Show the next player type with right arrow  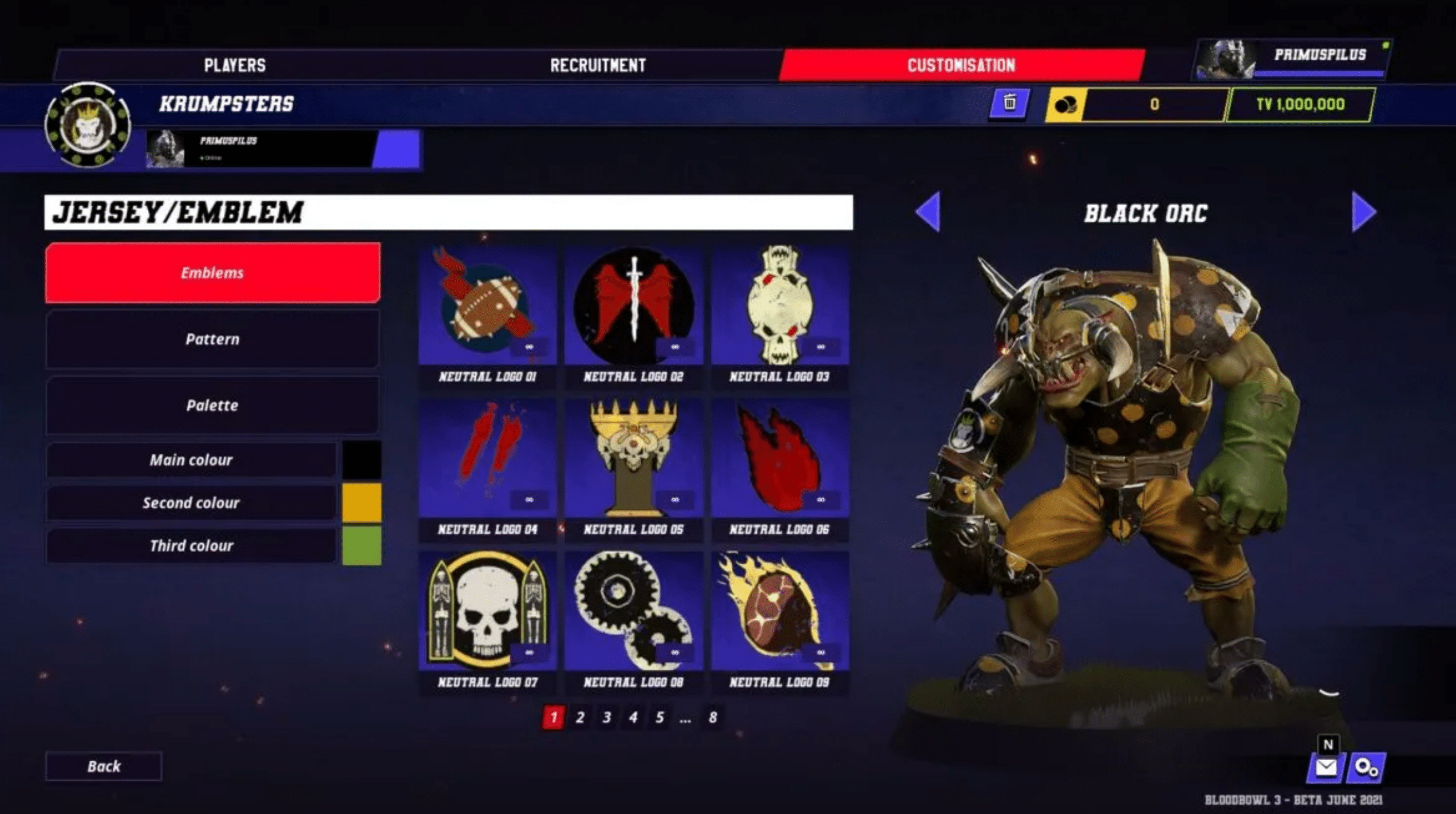coord(1363,213)
